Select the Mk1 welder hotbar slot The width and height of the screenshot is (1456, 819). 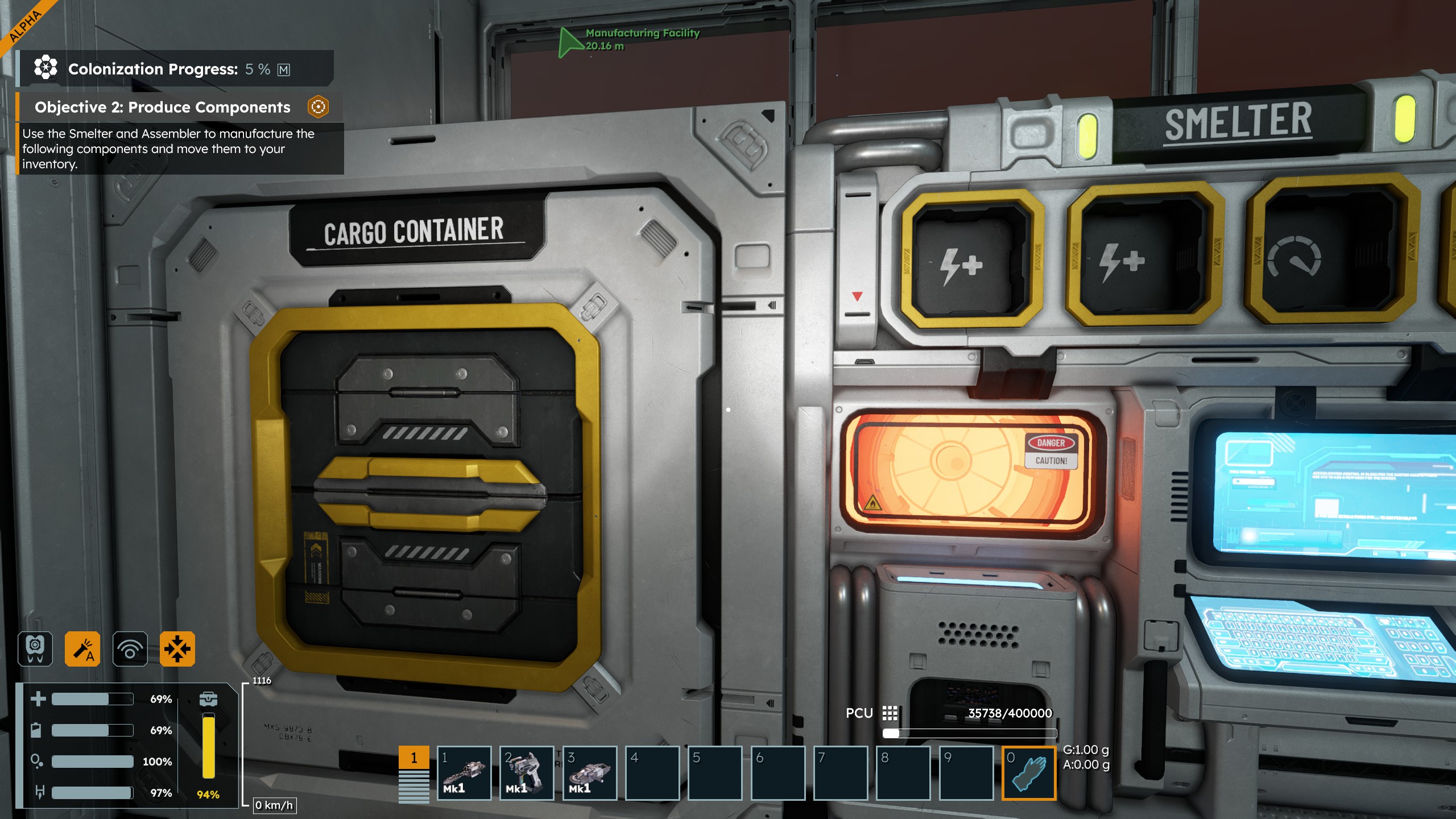pyautogui.click(x=526, y=772)
